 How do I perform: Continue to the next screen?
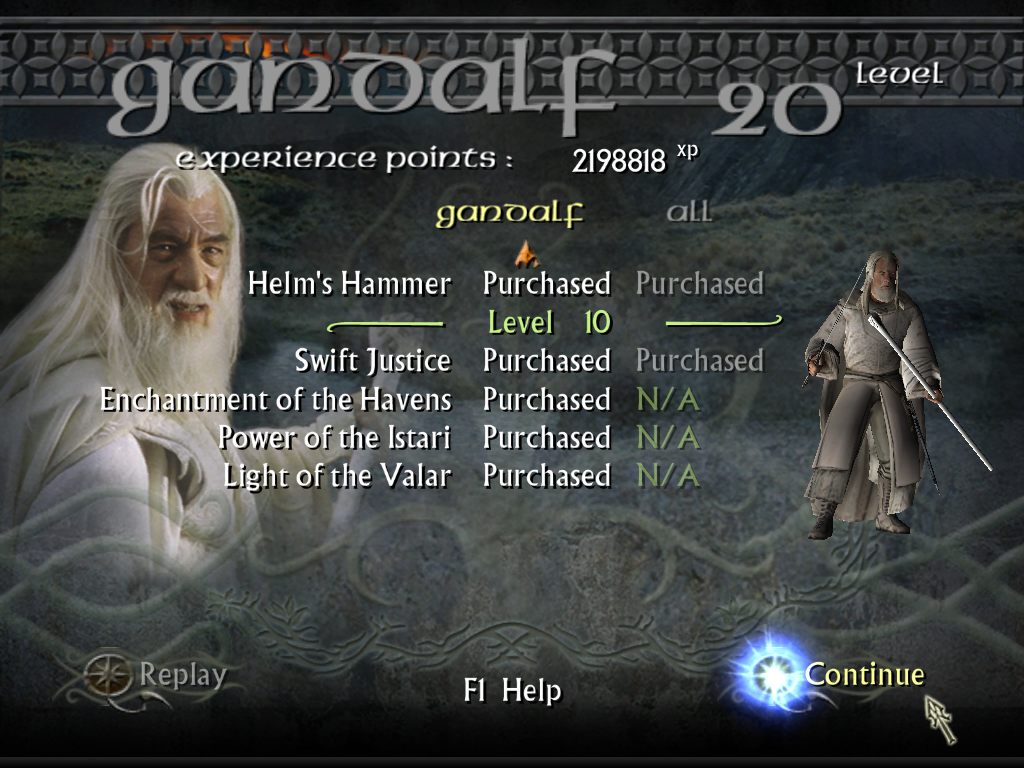[864, 675]
